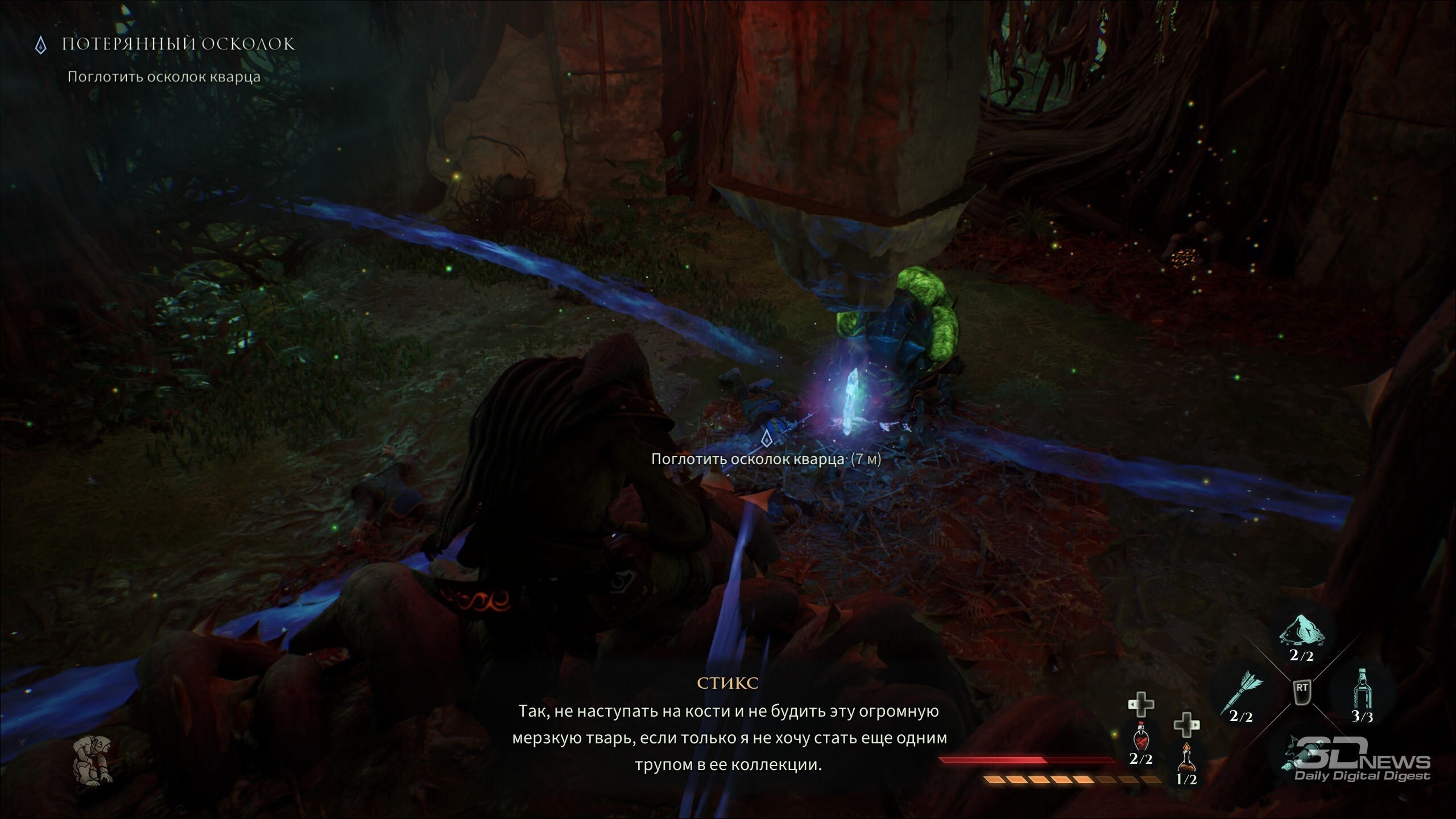Use the amber flask potion
The width and height of the screenshot is (1456, 819).
1186,759
